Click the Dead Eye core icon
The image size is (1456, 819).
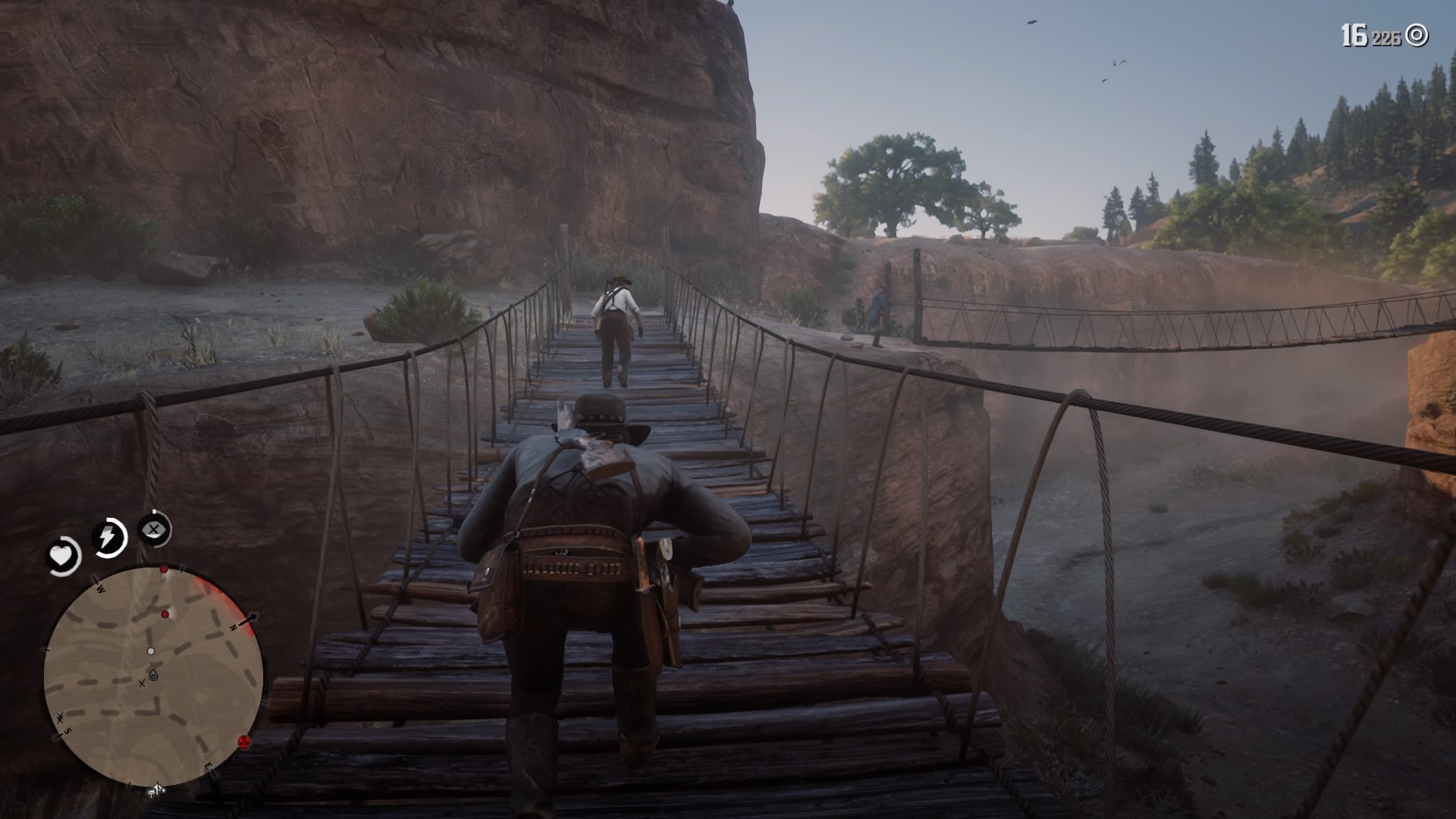pyautogui.click(x=155, y=531)
